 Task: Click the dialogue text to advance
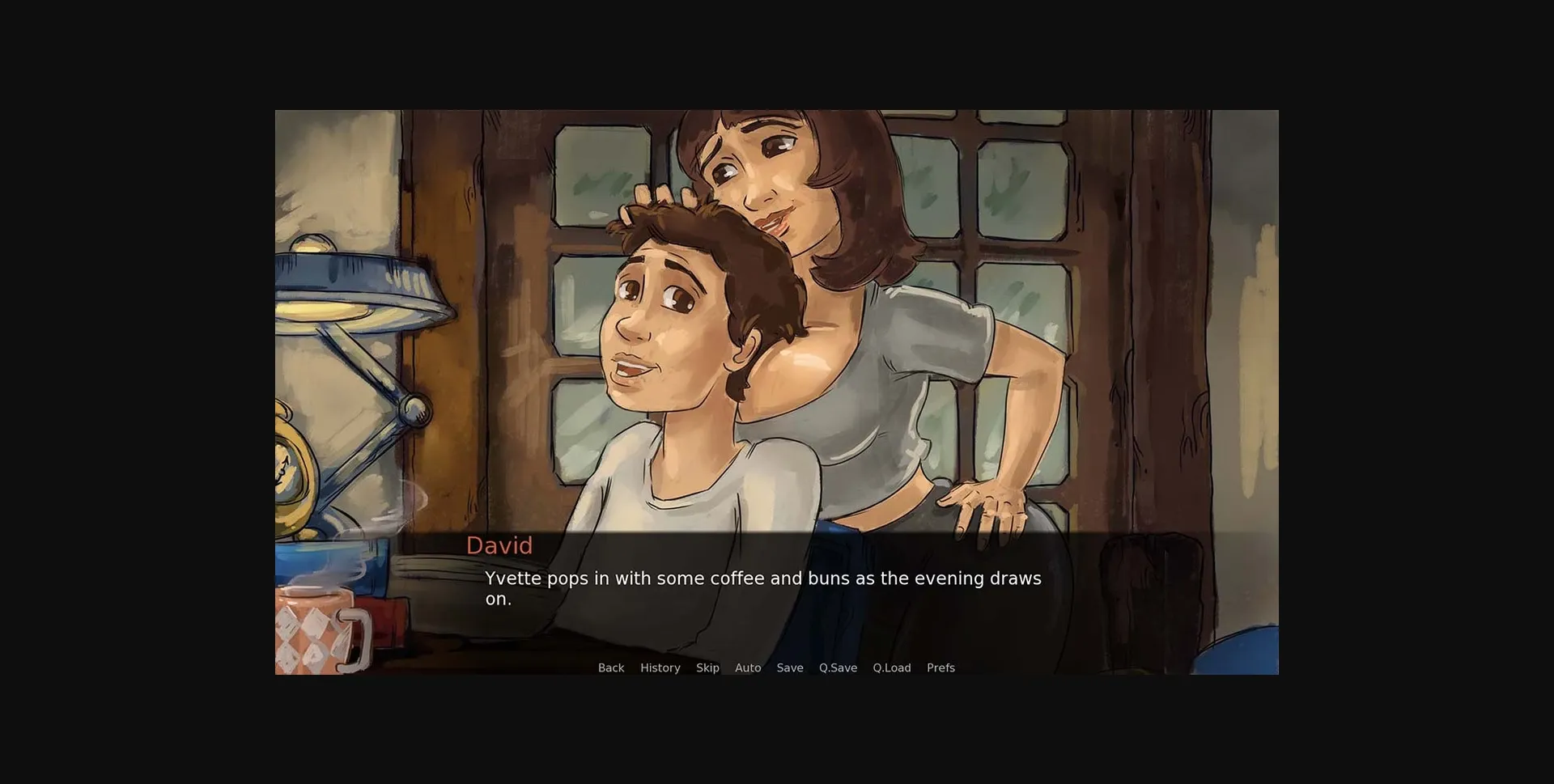(762, 578)
